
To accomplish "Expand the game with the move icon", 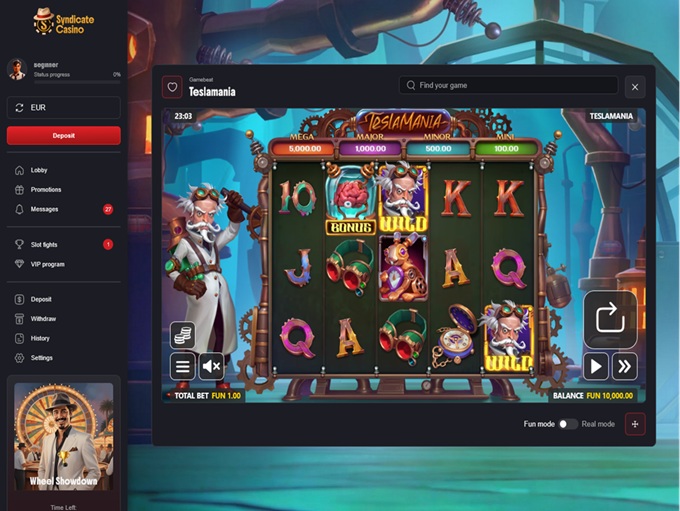I will (634, 424).
